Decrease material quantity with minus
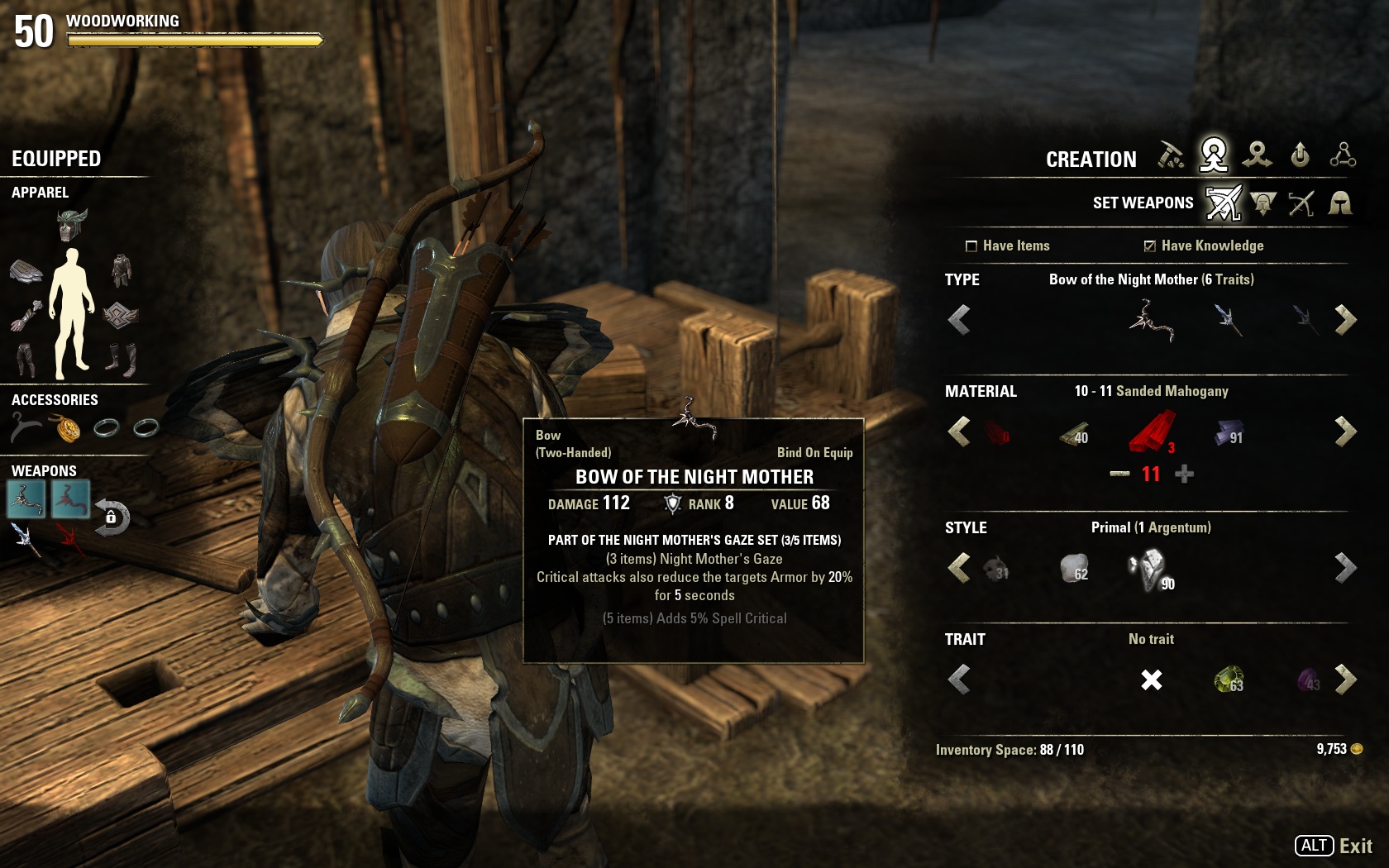1389x868 pixels. pos(1119,475)
